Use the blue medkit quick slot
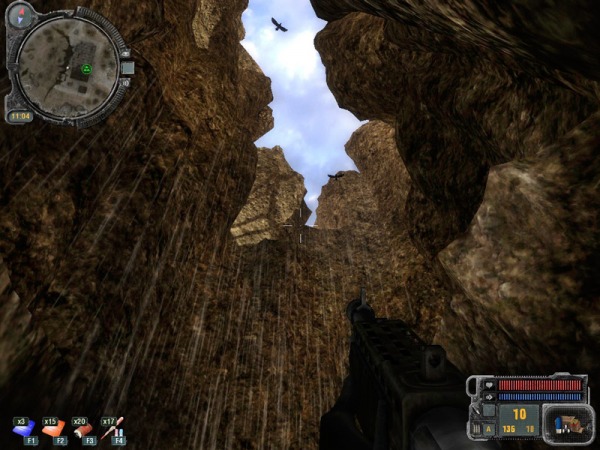The width and height of the screenshot is (600, 450). coord(23,430)
